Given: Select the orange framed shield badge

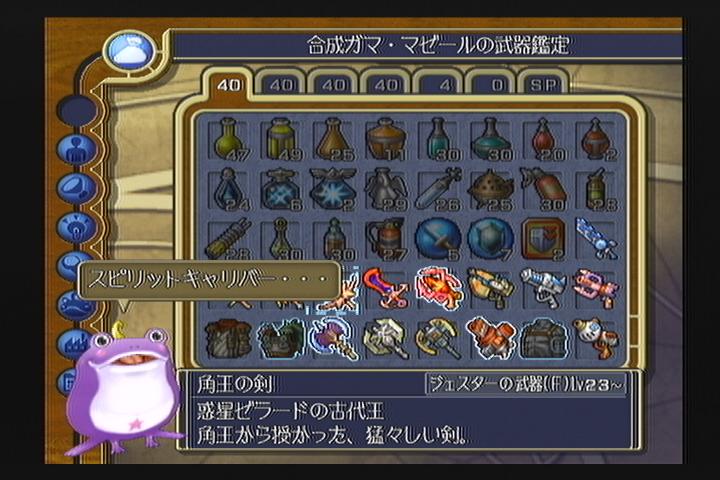Looking at the screenshot, I should (x=542, y=238).
